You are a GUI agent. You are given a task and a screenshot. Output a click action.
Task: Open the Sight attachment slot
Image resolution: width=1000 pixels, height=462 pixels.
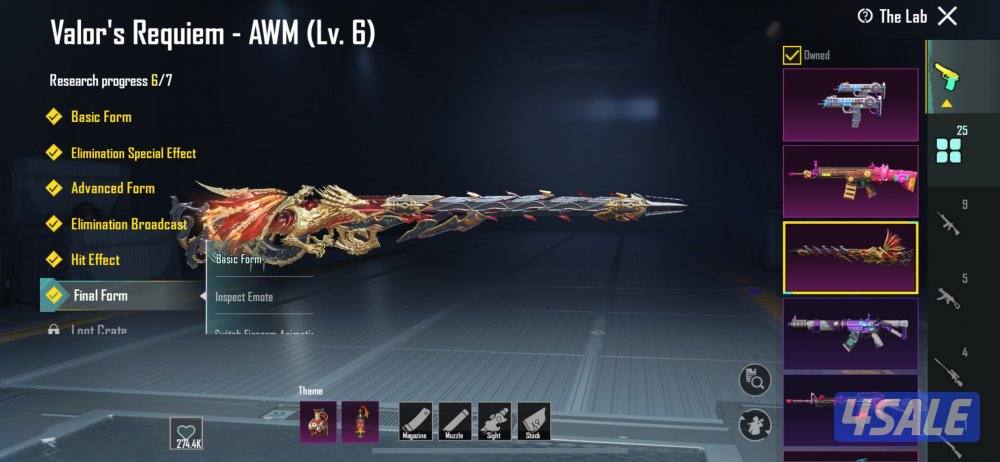[x=494, y=422]
